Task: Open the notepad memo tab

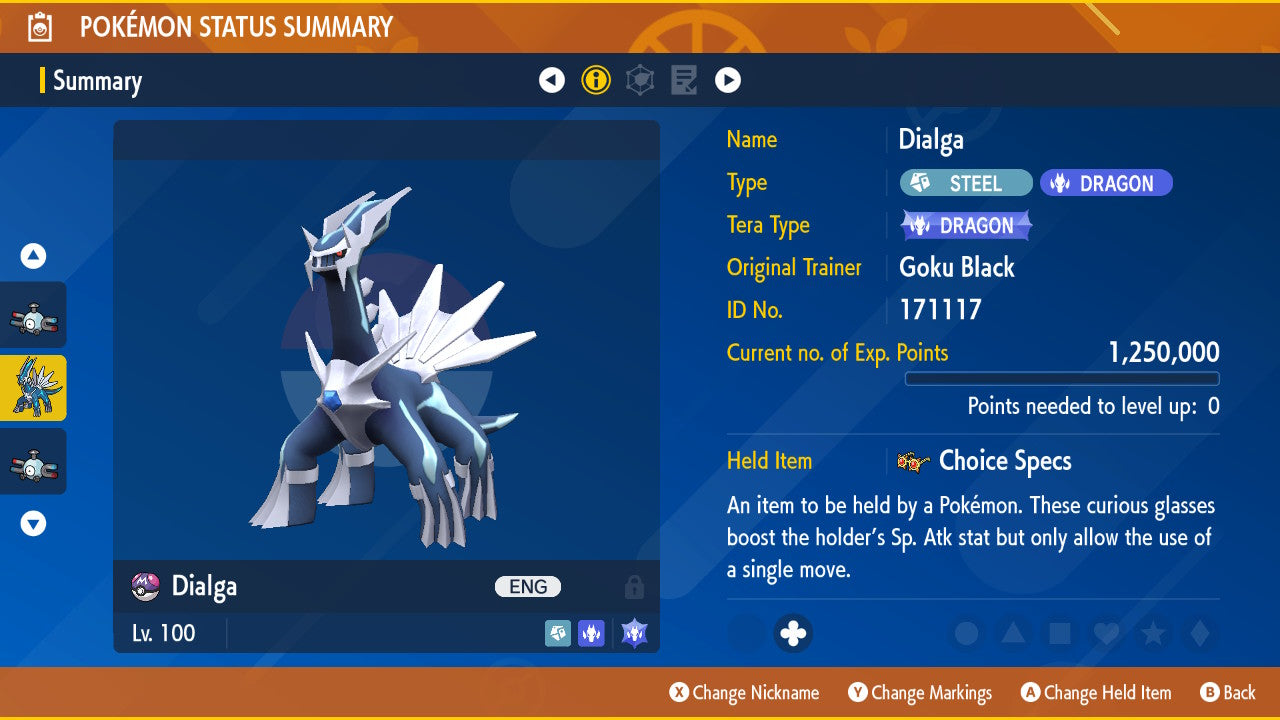Action: pos(684,80)
